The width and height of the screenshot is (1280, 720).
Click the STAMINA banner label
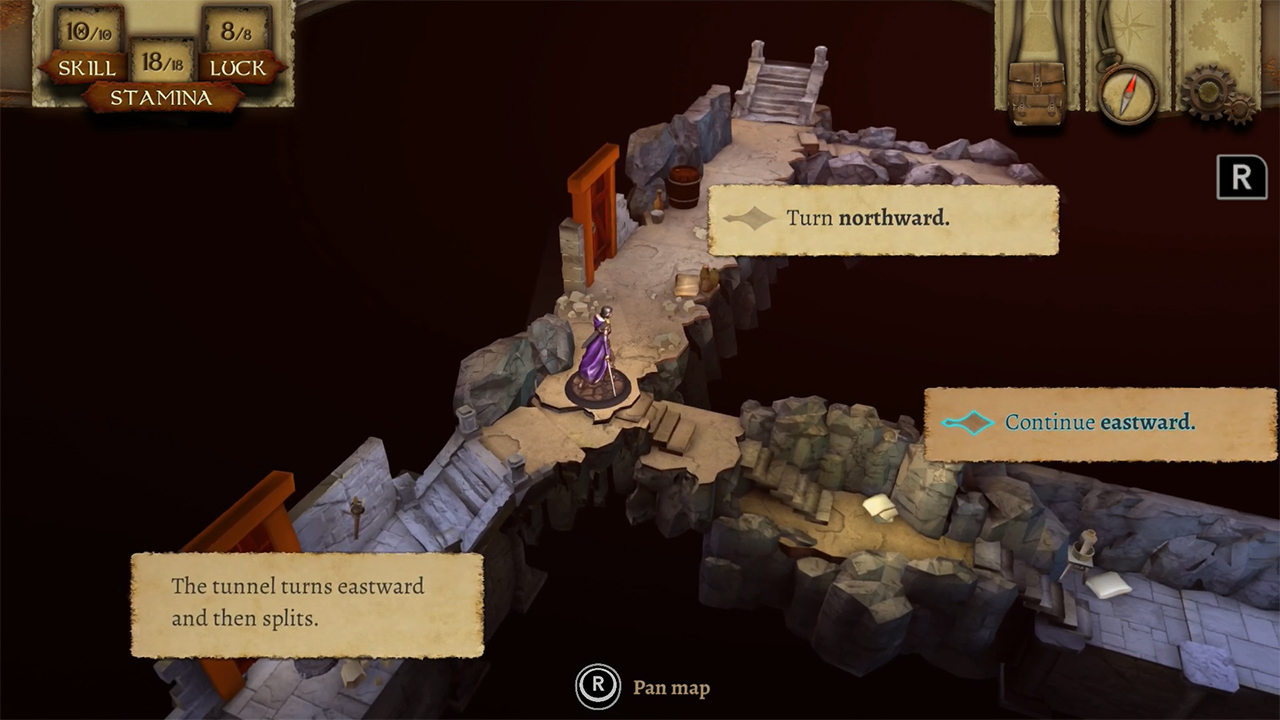point(160,99)
